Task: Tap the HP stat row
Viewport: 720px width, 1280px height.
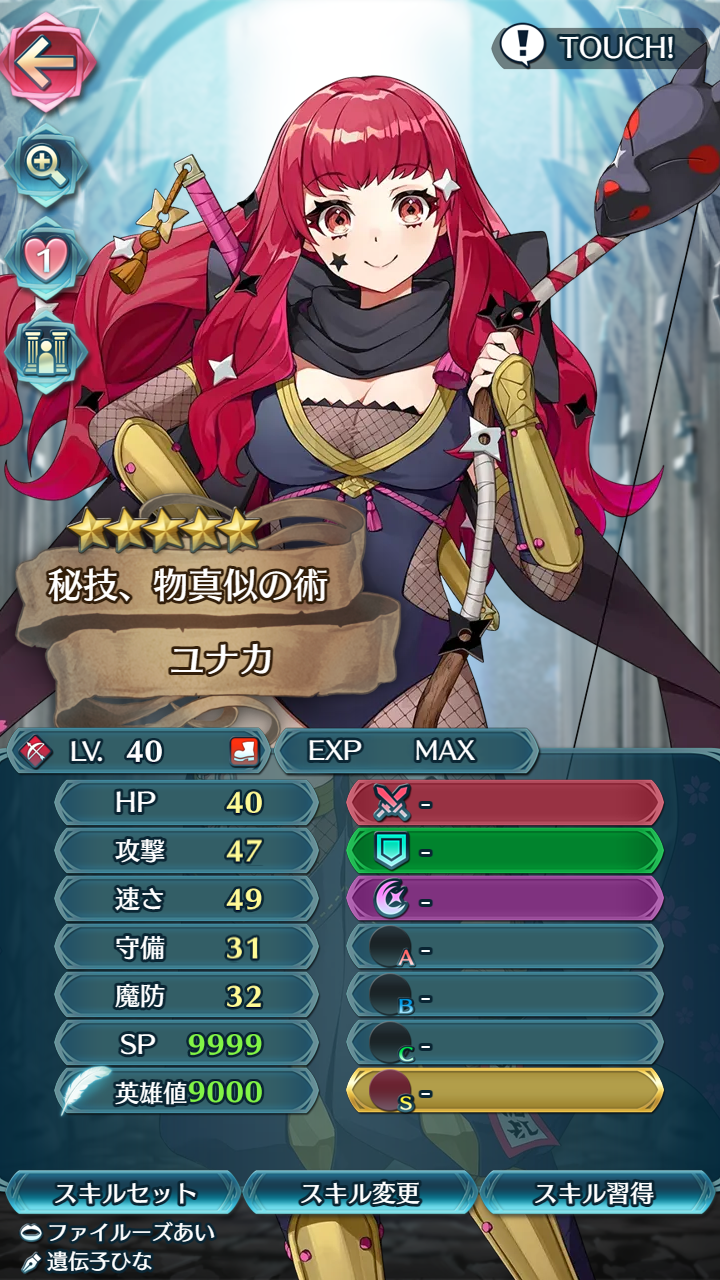Action: [187, 803]
